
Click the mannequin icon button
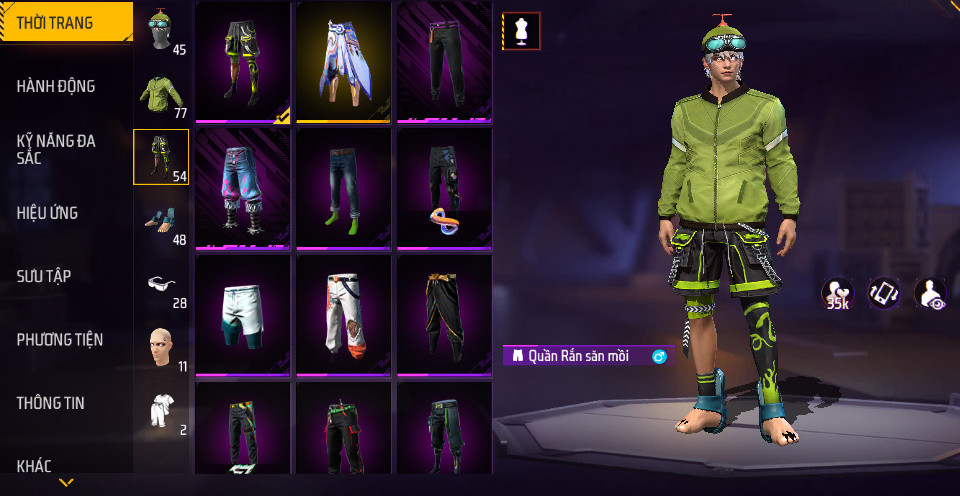point(521,31)
